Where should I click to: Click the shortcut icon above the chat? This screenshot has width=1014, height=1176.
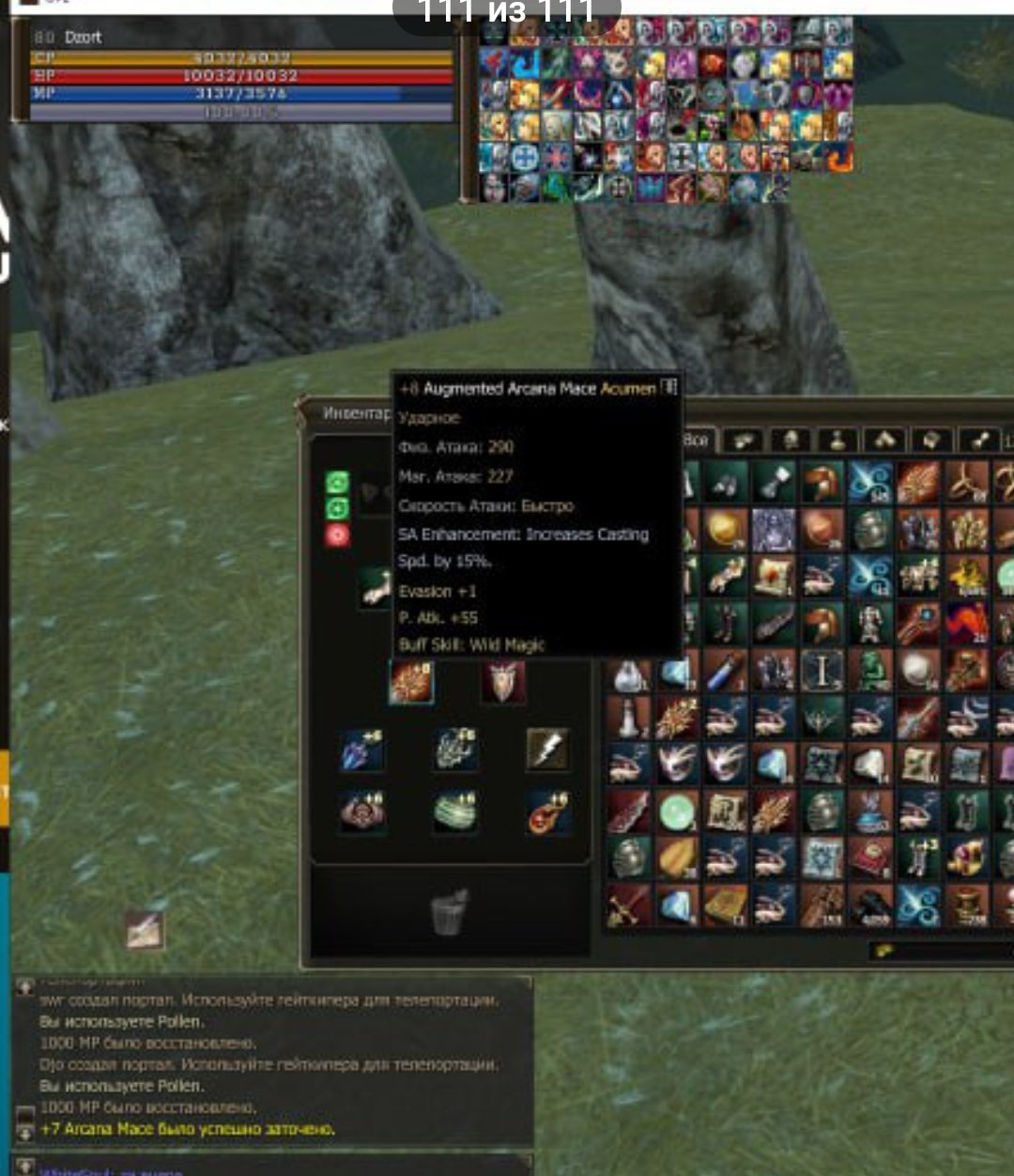point(146,929)
